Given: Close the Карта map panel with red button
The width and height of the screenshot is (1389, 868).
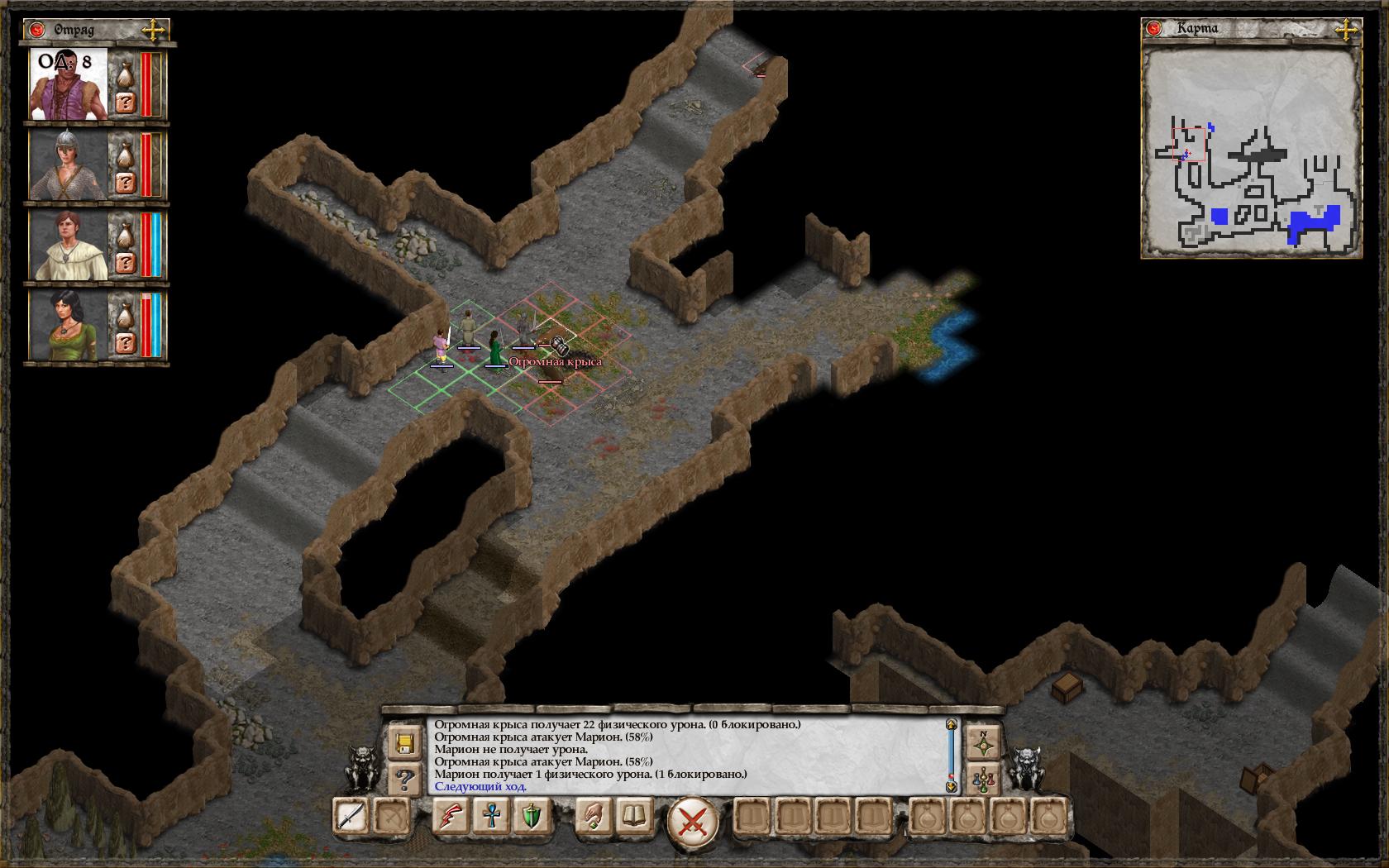Looking at the screenshot, I should click(1154, 29).
